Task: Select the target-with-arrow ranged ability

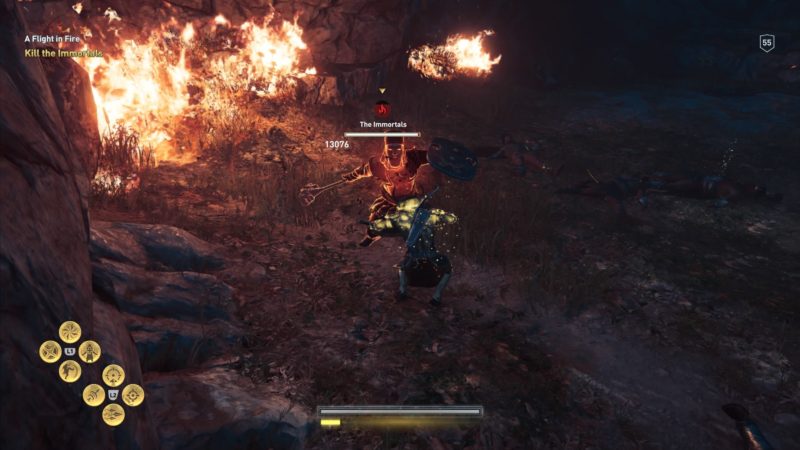Action: pos(113,375)
